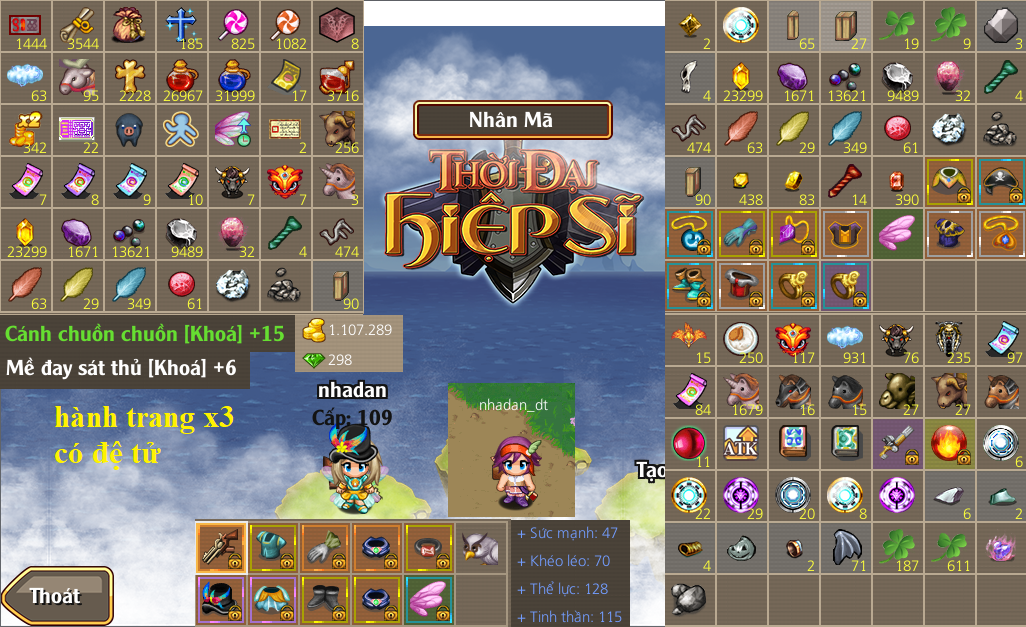This screenshot has width=1026, height=627.
Task: Select the blue cross item stack of 185
Action: [182, 26]
